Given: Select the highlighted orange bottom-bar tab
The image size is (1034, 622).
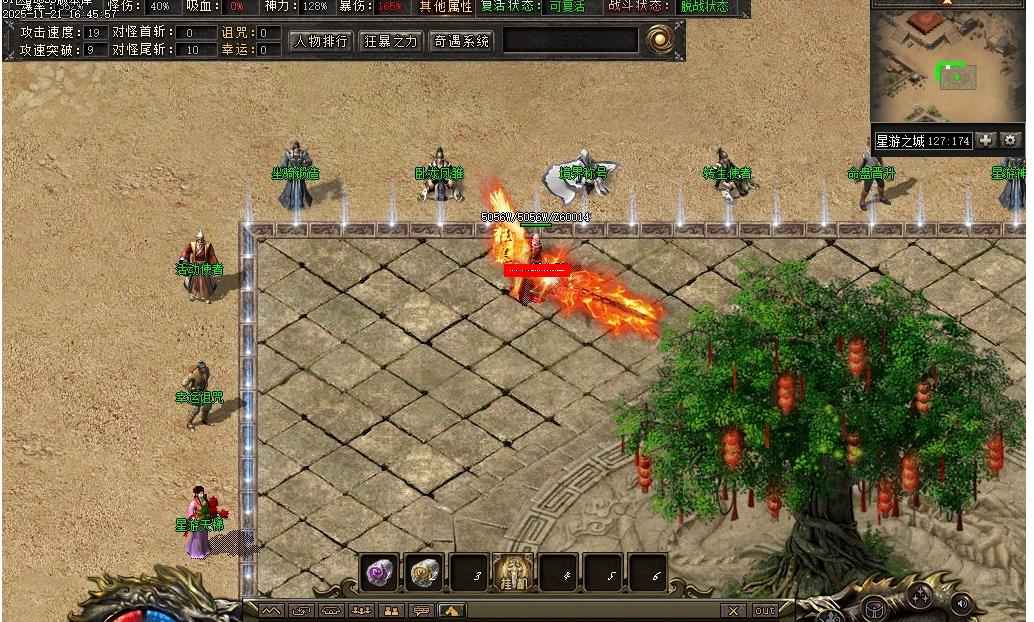Looking at the screenshot, I should tap(451, 610).
